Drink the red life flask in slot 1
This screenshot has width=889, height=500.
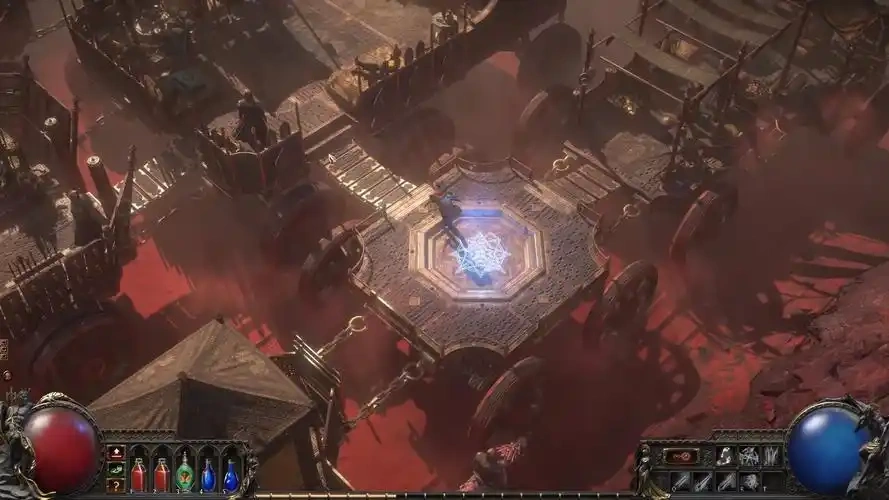pos(139,475)
